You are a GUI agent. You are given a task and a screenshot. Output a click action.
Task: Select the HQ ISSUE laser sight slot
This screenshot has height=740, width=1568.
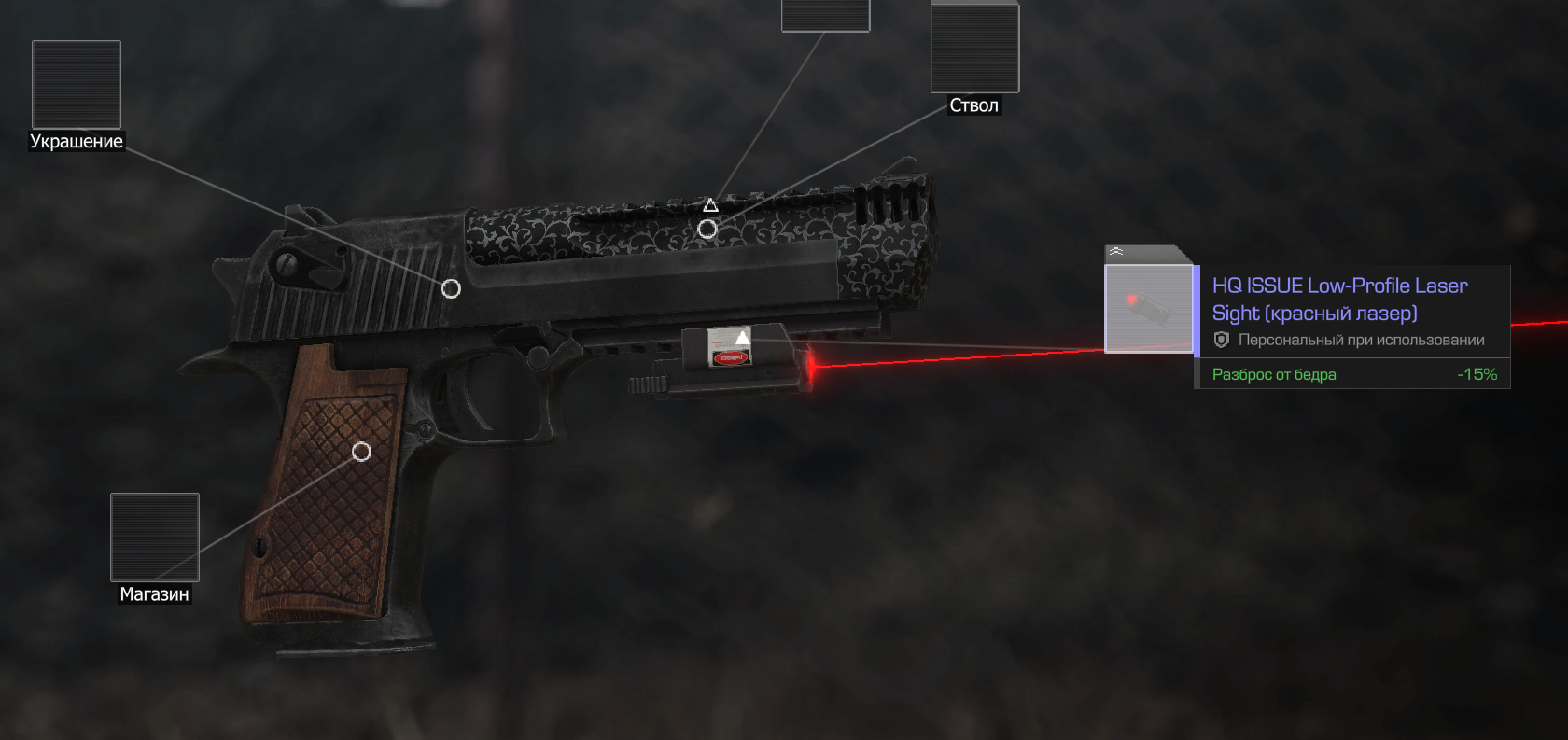[x=1149, y=309]
